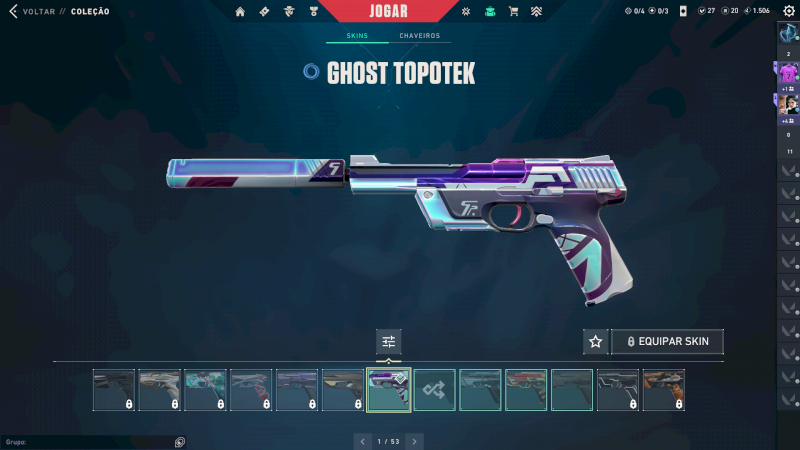Click the Equipar Skin button

667,341
